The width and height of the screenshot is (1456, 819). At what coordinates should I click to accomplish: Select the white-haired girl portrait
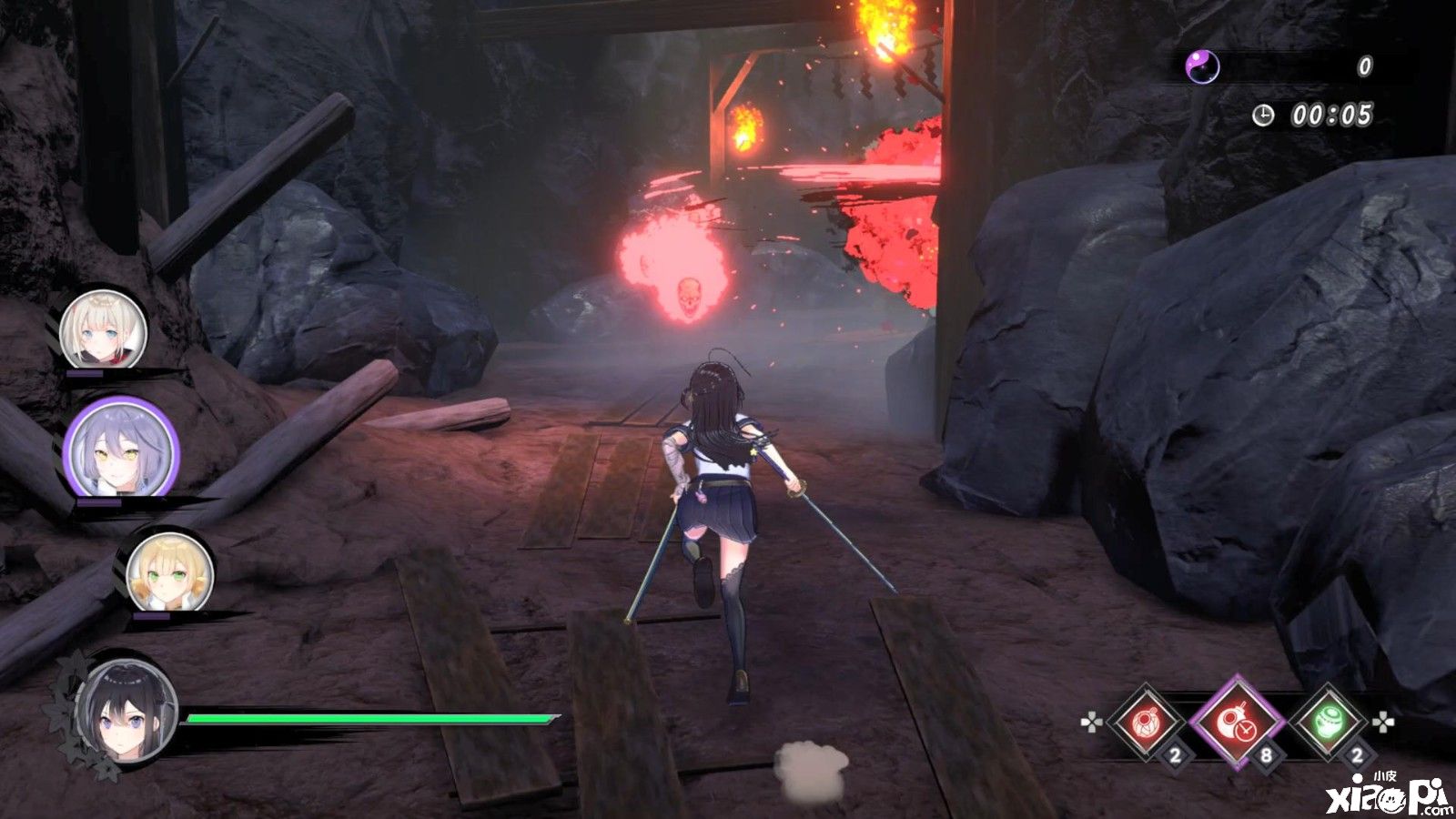tap(103, 329)
